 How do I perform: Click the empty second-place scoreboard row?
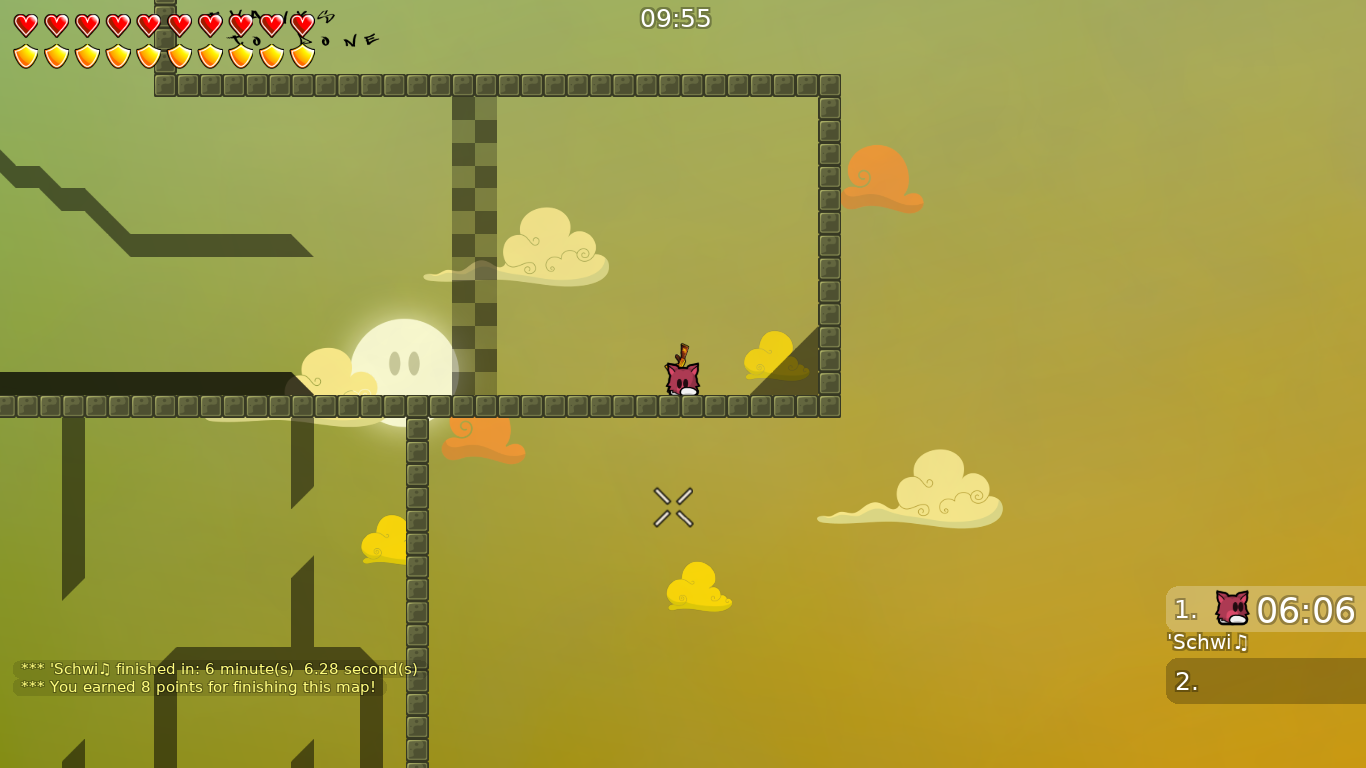(1260, 681)
